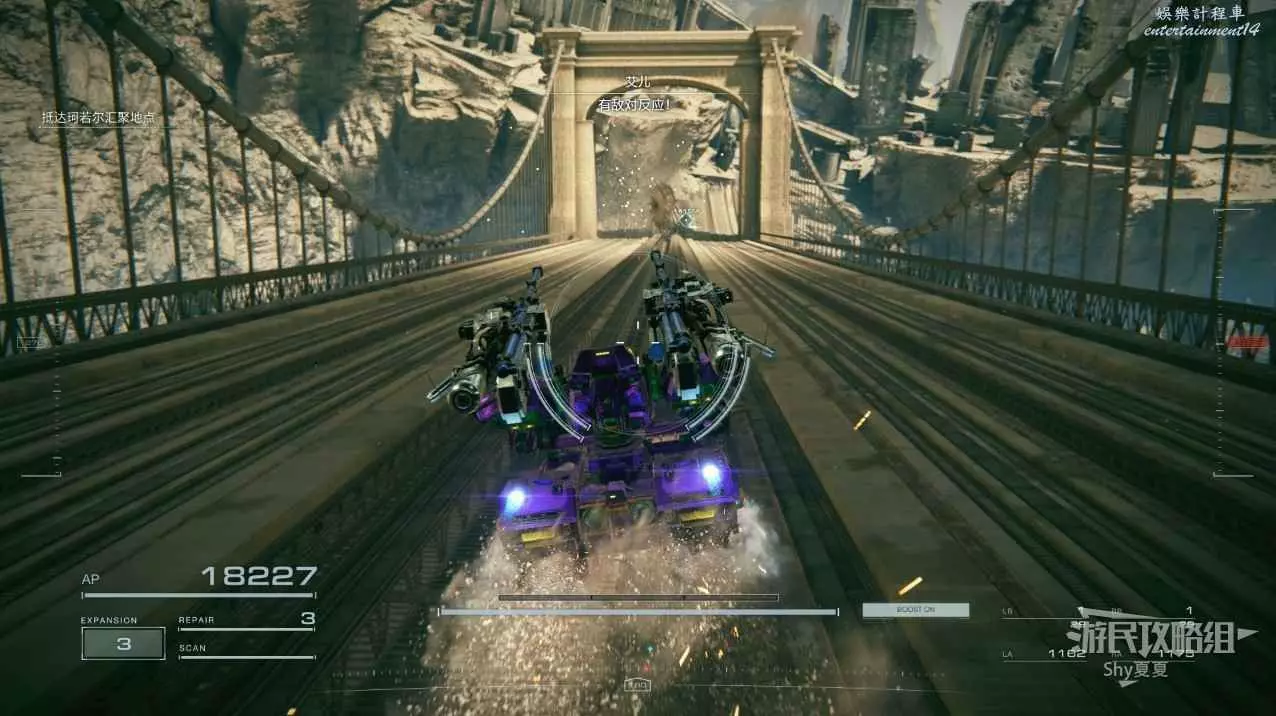Activate the Scan gauge

[x=246, y=651]
